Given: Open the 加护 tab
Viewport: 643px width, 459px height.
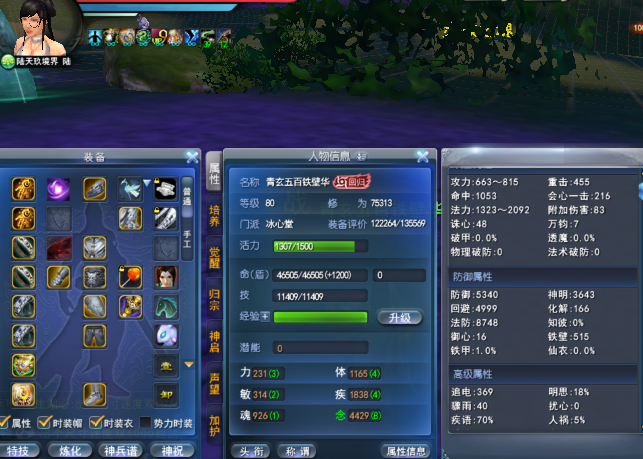Looking at the screenshot, I should [x=213, y=425].
